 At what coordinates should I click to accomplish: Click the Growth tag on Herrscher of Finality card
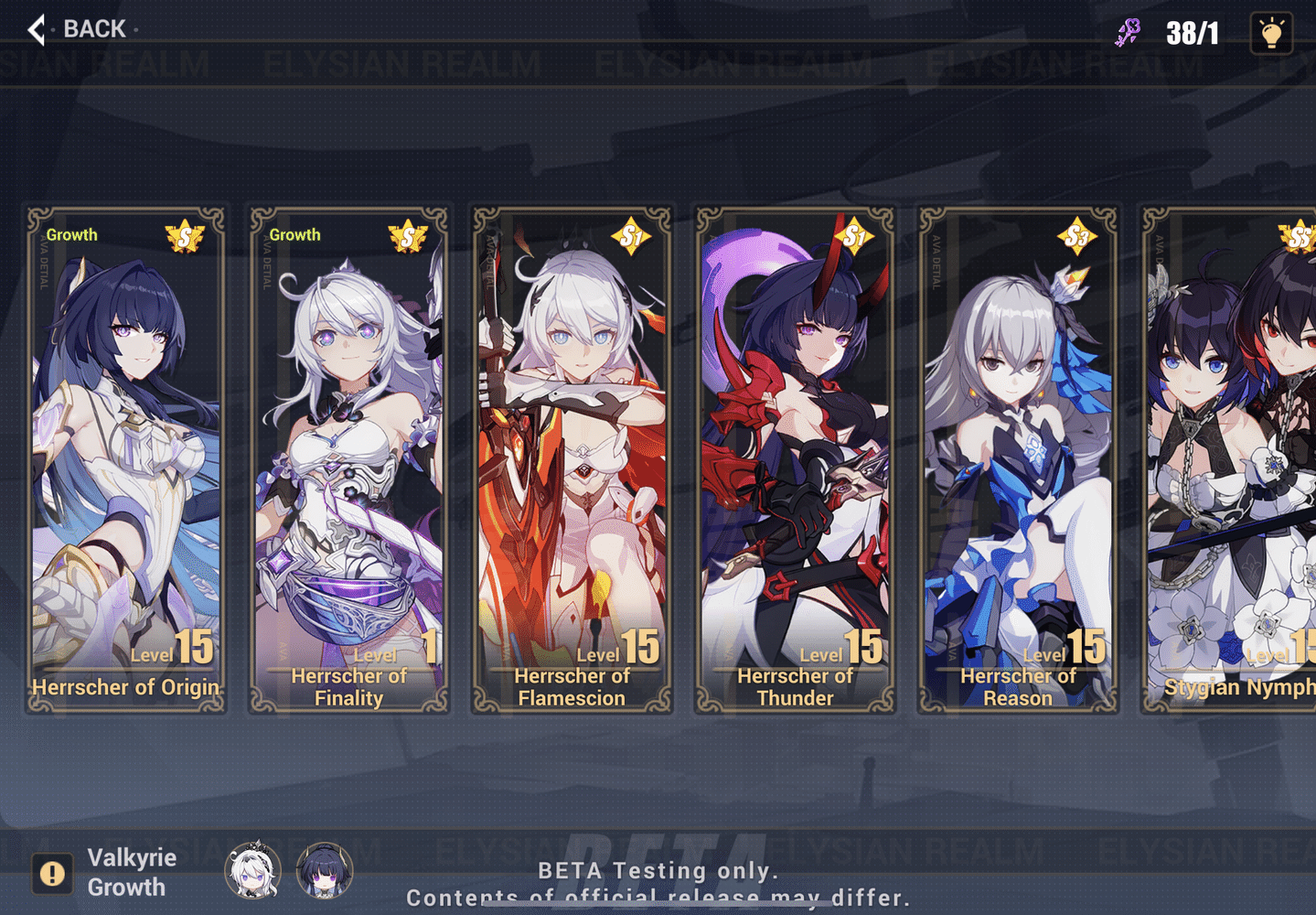pos(294,235)
